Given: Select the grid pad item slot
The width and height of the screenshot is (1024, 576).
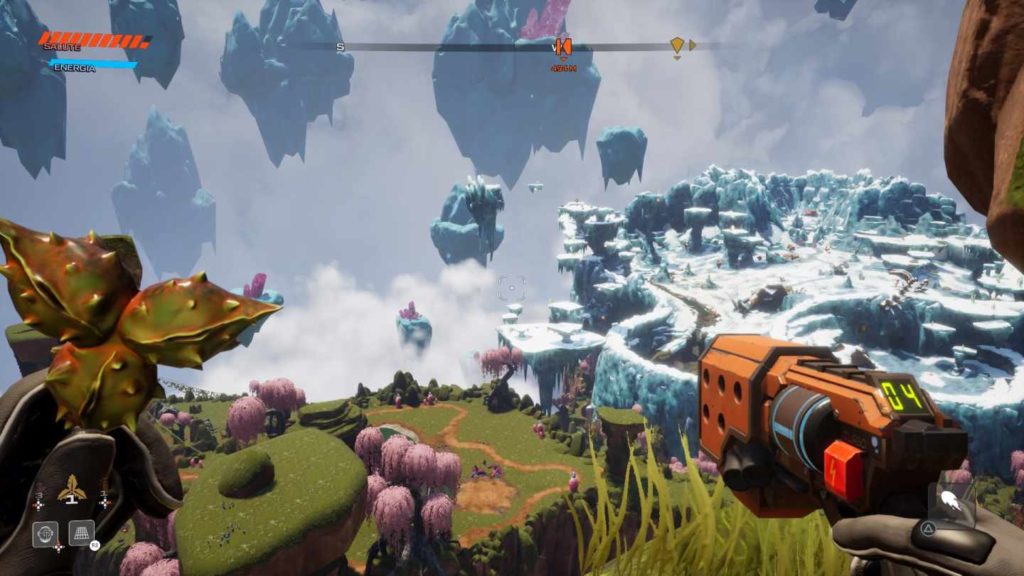Looking at the screenshot, I should pyautogui.click(x=81, y=532).
